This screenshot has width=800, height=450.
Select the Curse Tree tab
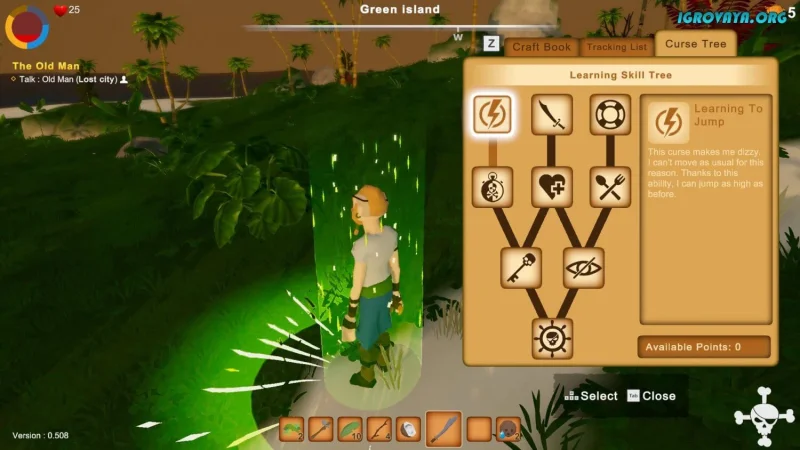[x=695, y=44]
